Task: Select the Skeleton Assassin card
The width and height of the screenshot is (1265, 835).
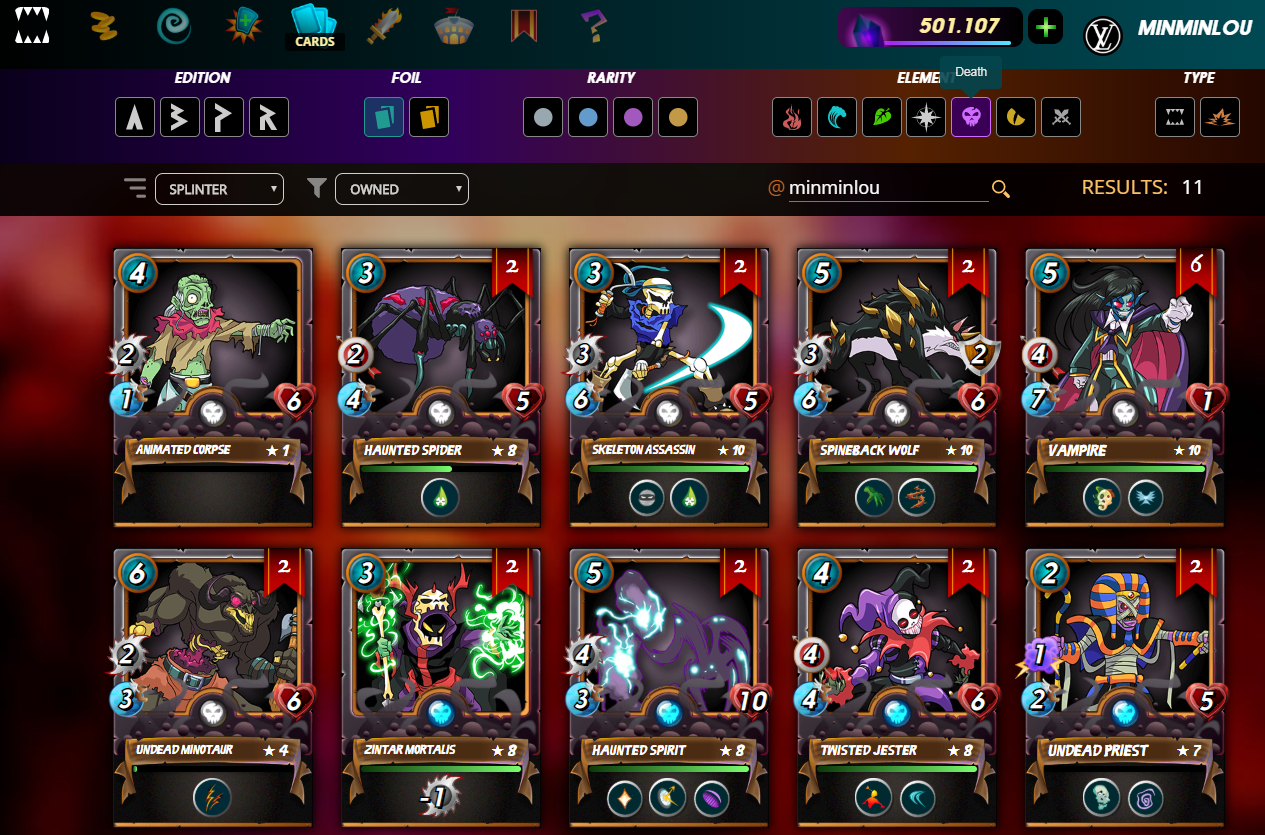Action: 669,387
